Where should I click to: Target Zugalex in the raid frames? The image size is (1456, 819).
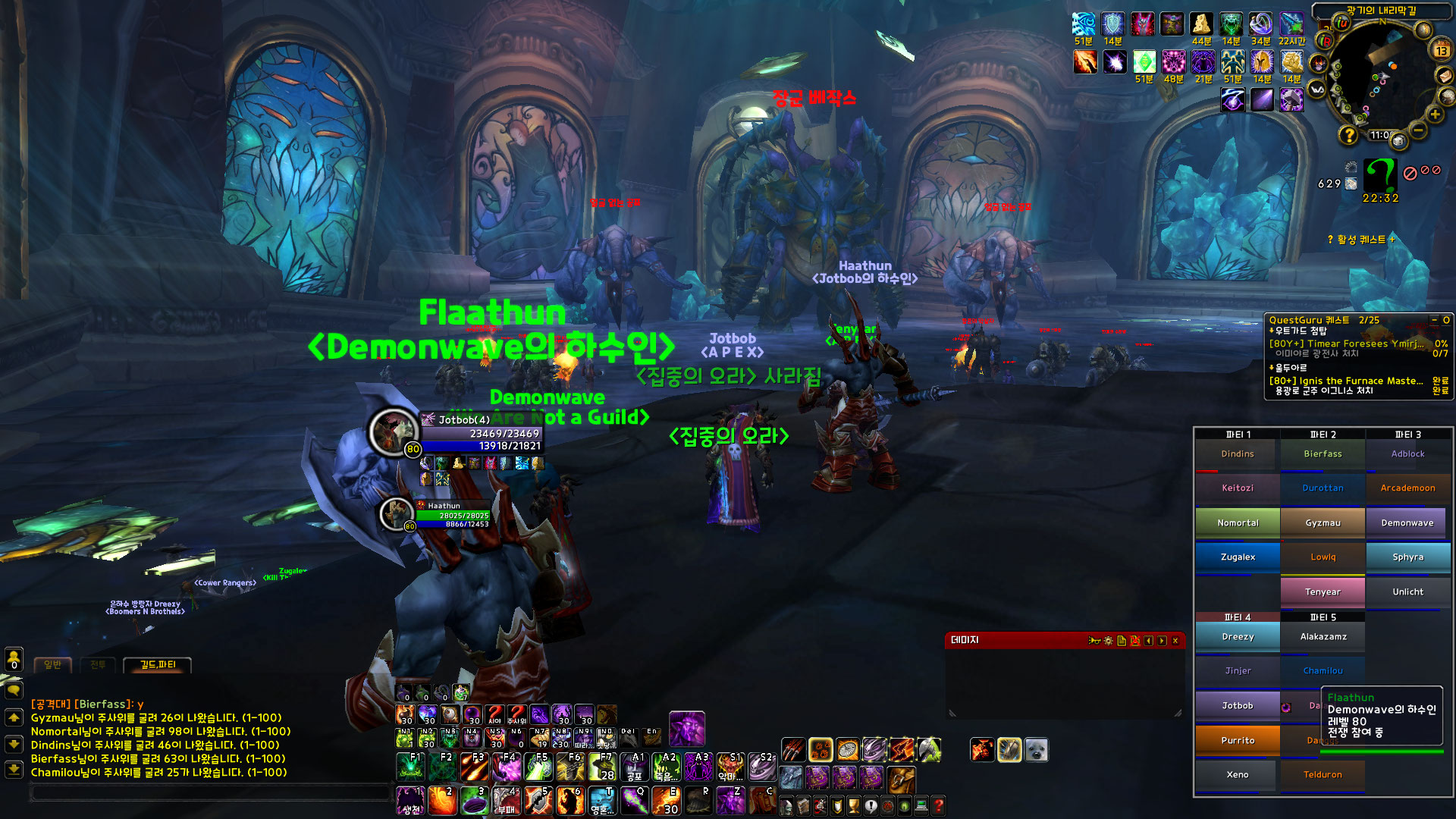click(x=1238, y=557)
